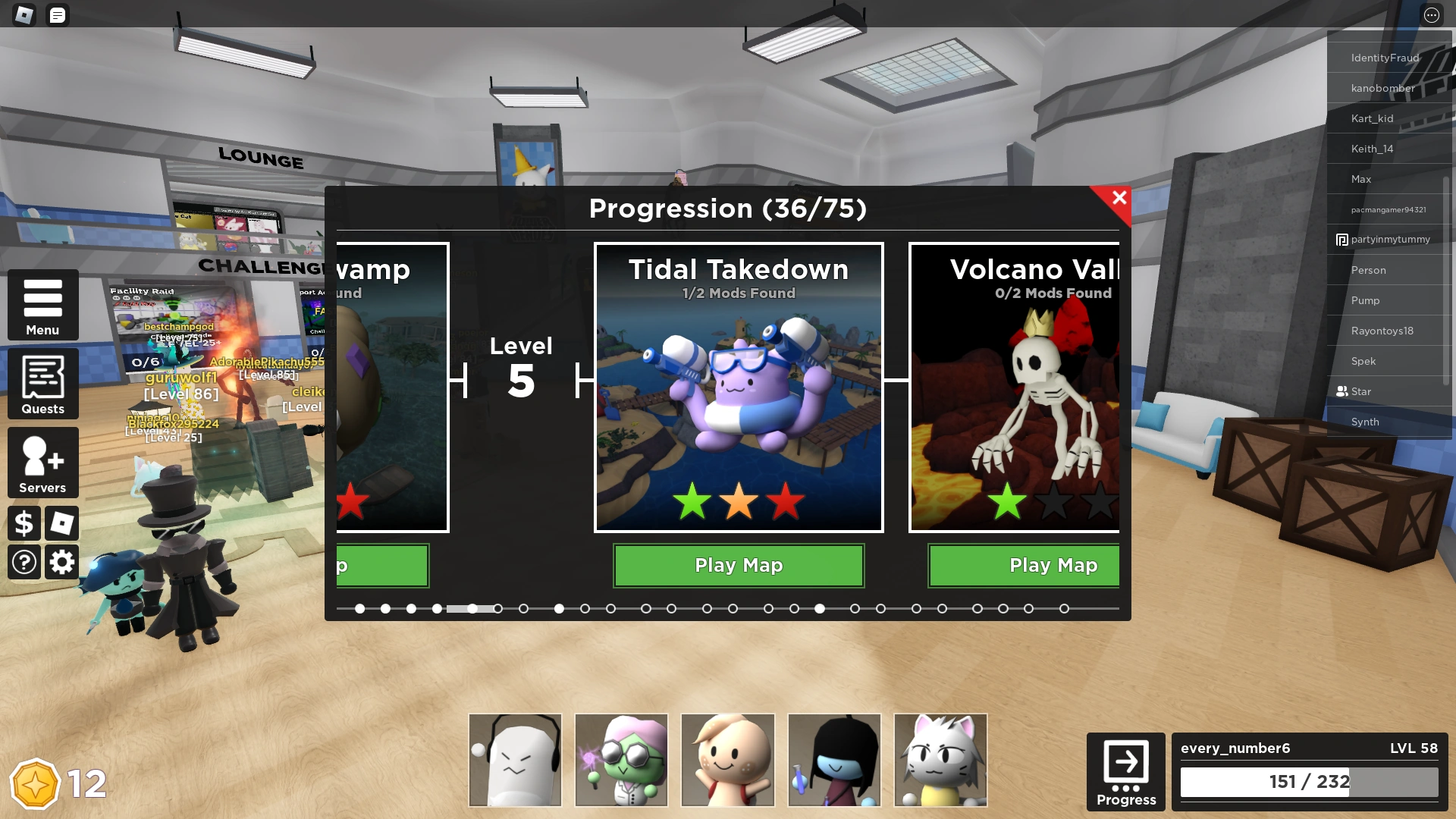
Task: Open the Roblox shop icon
Action: coord(61,523)
